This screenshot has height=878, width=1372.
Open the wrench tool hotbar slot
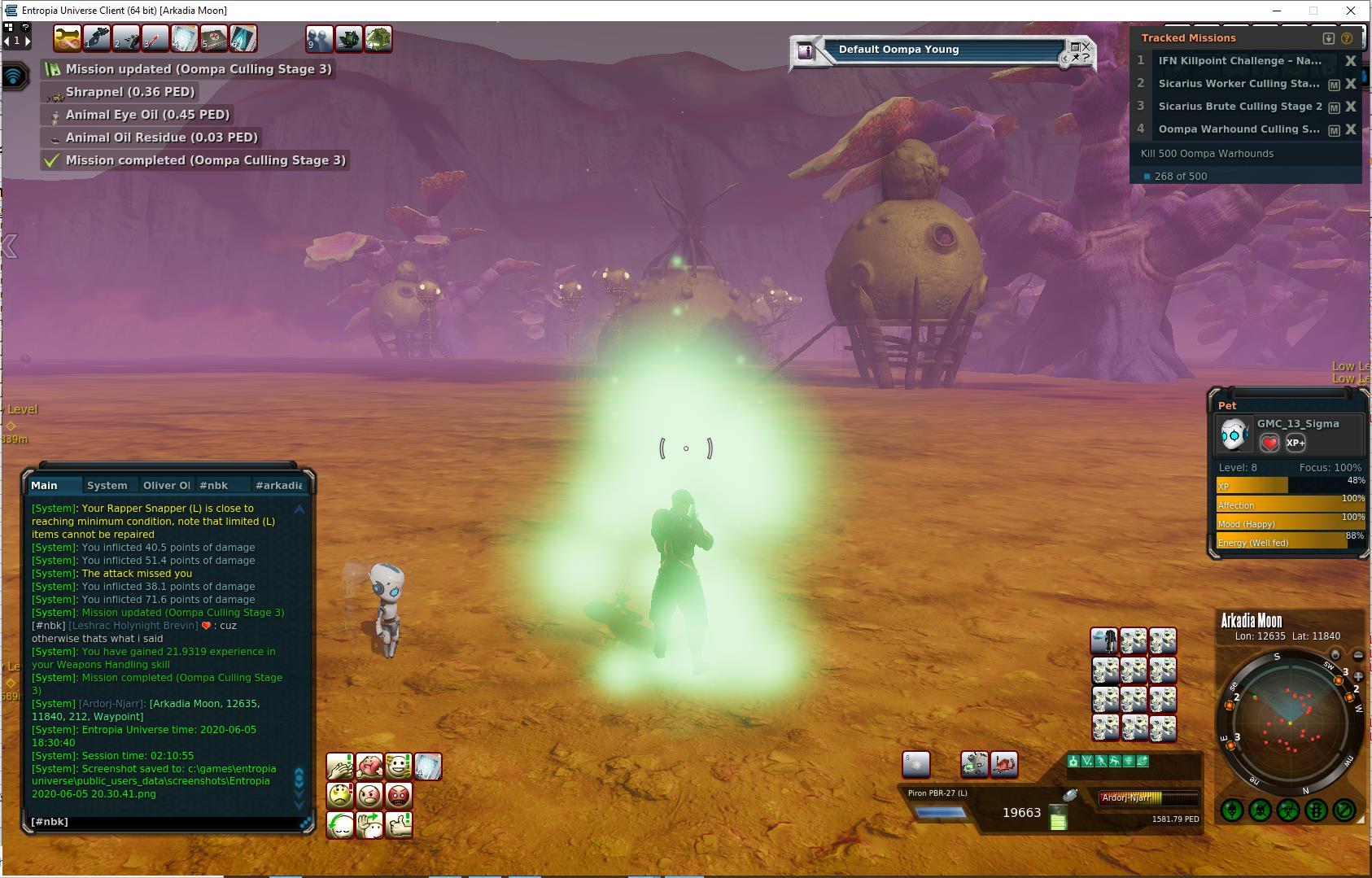coord(67,38)
